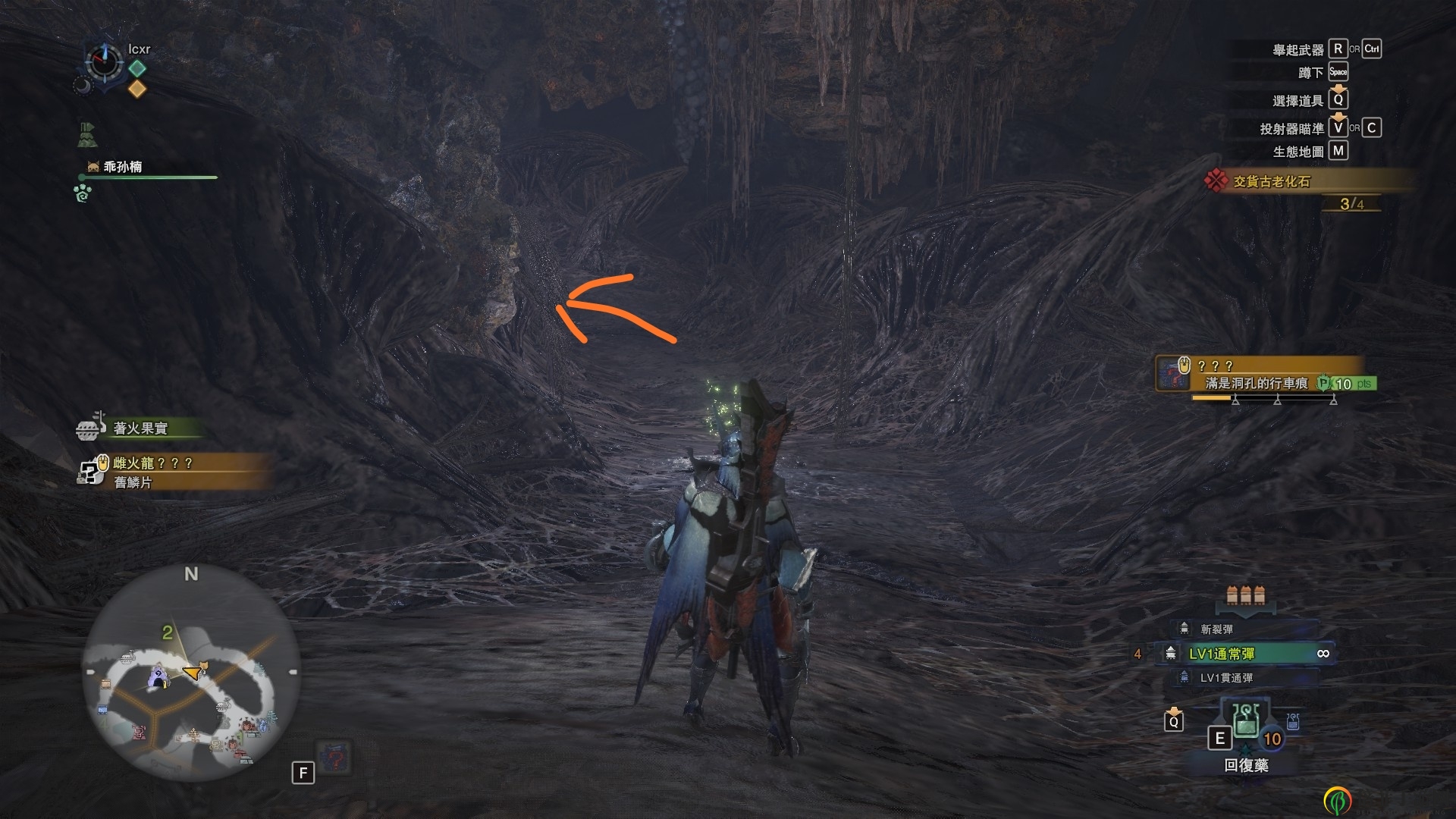
Task: Select the 回復藥 potion item slot
Action: [1246, 725]
